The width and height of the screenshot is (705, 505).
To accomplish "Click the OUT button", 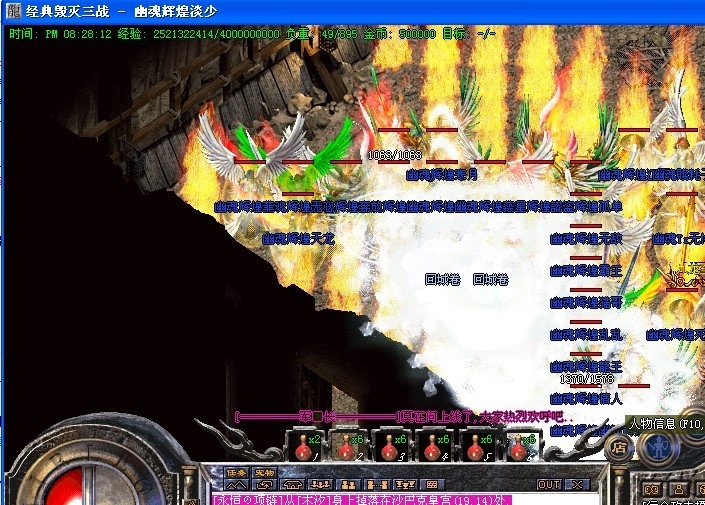I will click(x=549, y=485).
